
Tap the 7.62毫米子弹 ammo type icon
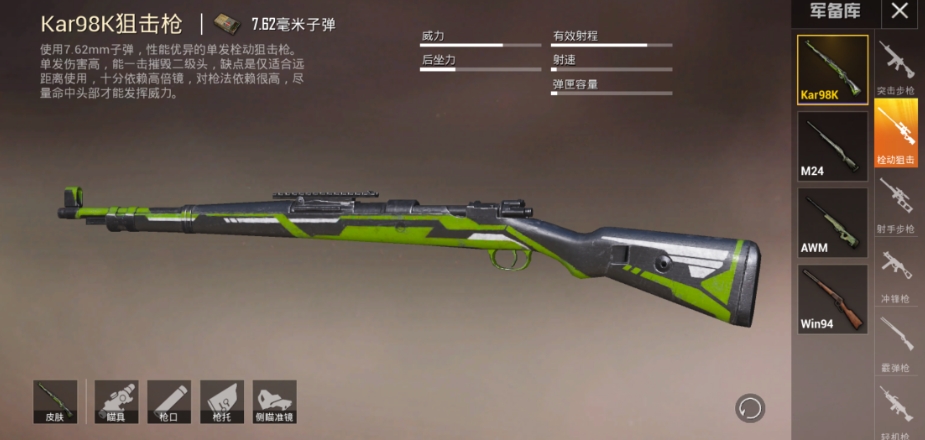[x=230, y=24]
